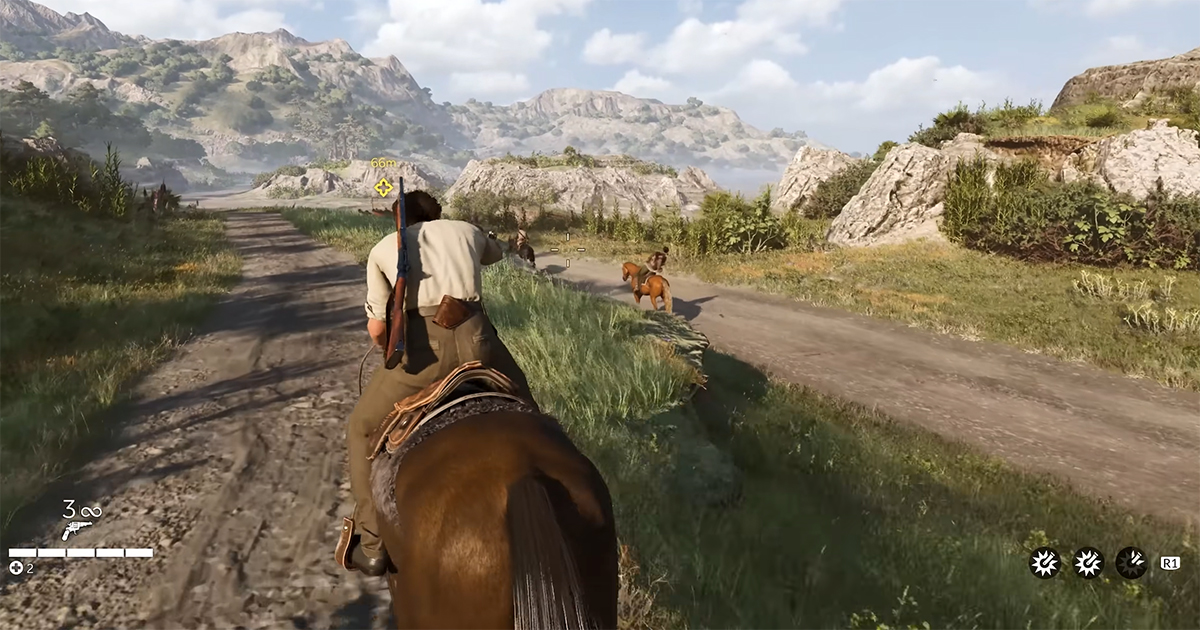Use the medkit cross icon
Image resolution: width=1200 pixels, height=630 pixels.
pyautogui.click(x=16, y=568)
